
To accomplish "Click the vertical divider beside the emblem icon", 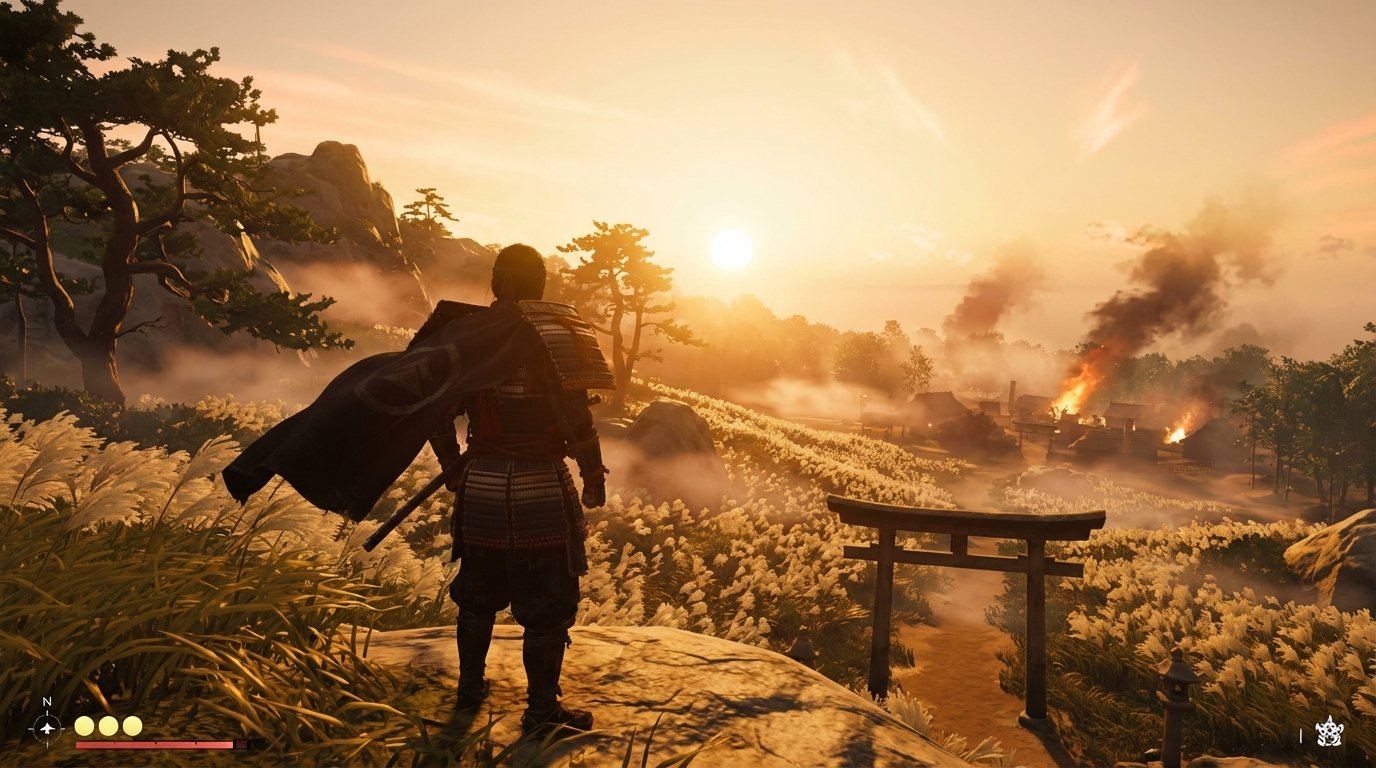I will pos(1301,735).
